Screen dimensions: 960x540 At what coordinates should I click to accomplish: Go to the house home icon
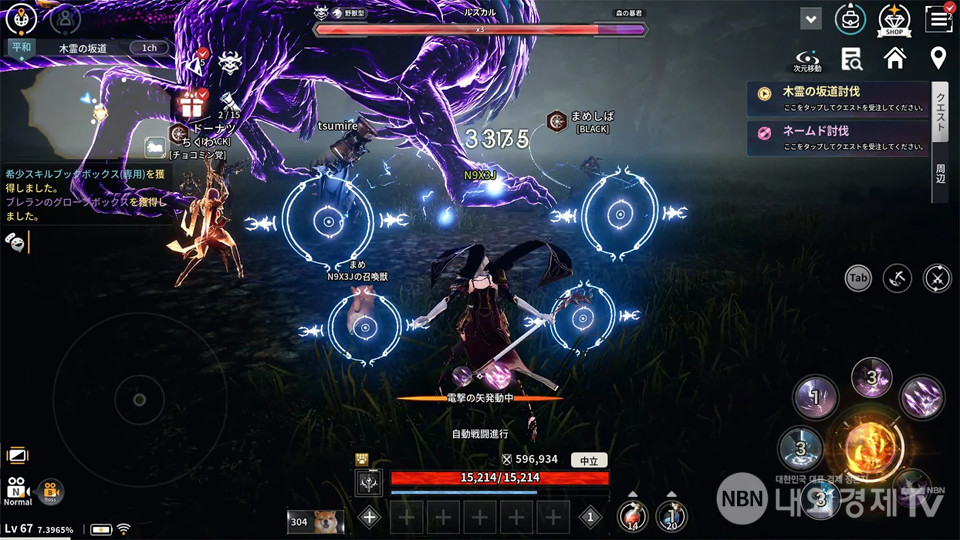[x=894, y=58]
